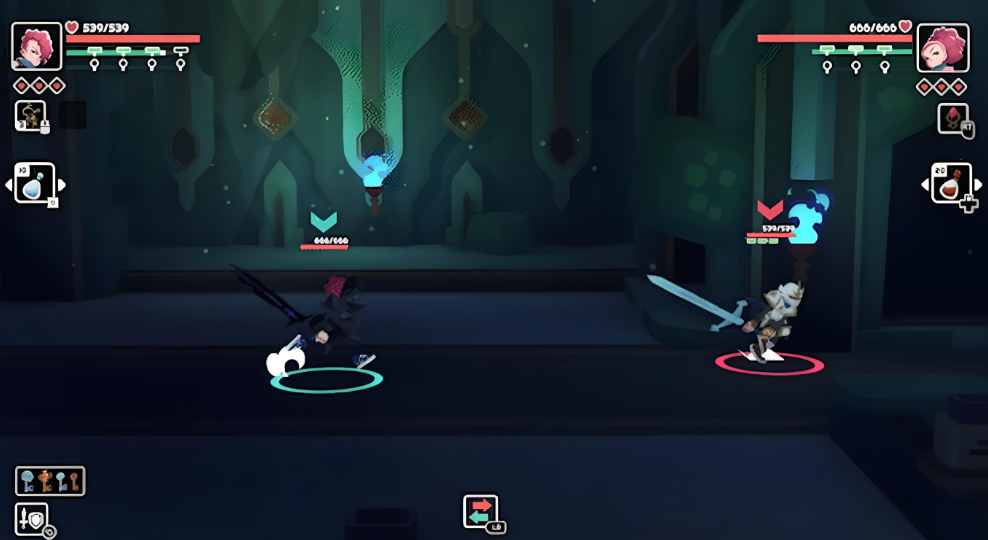This screenshot has height=540, width=988.
Task: Use the right player's red health potion
Action: click(x=951, y=183)
